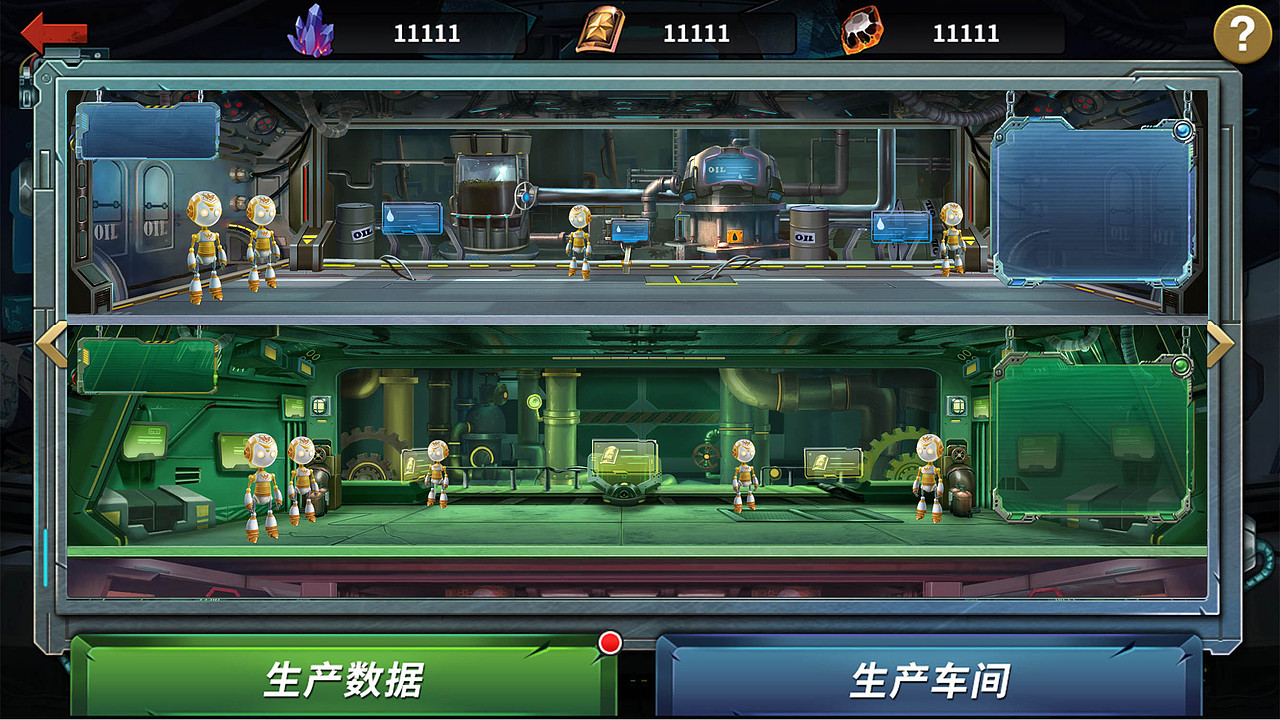Select the water droplet panel beside the center robot
Viewport: 1280px width, 720px height.
click(x=630, y=229)
